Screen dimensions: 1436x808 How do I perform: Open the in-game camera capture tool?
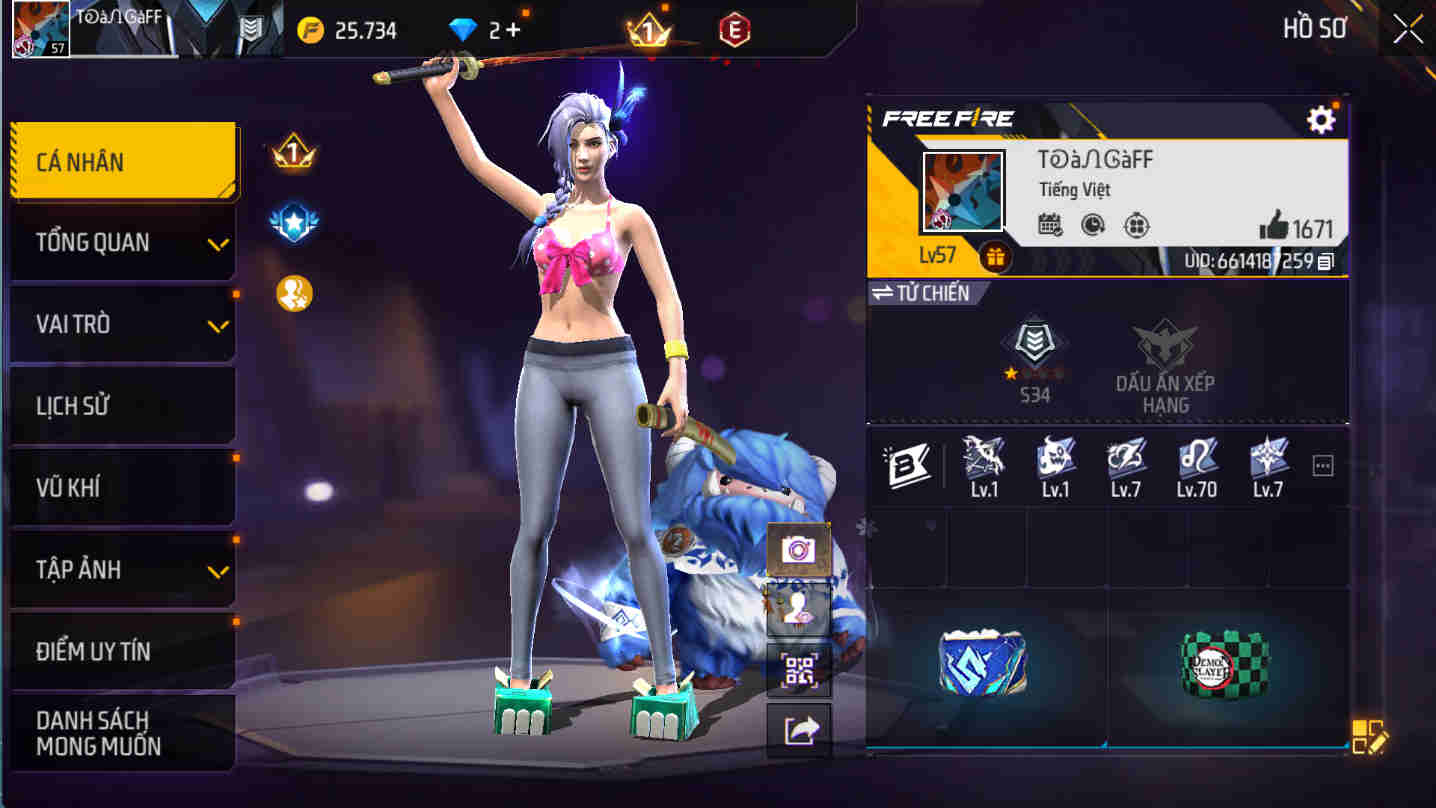pos(798,551)
